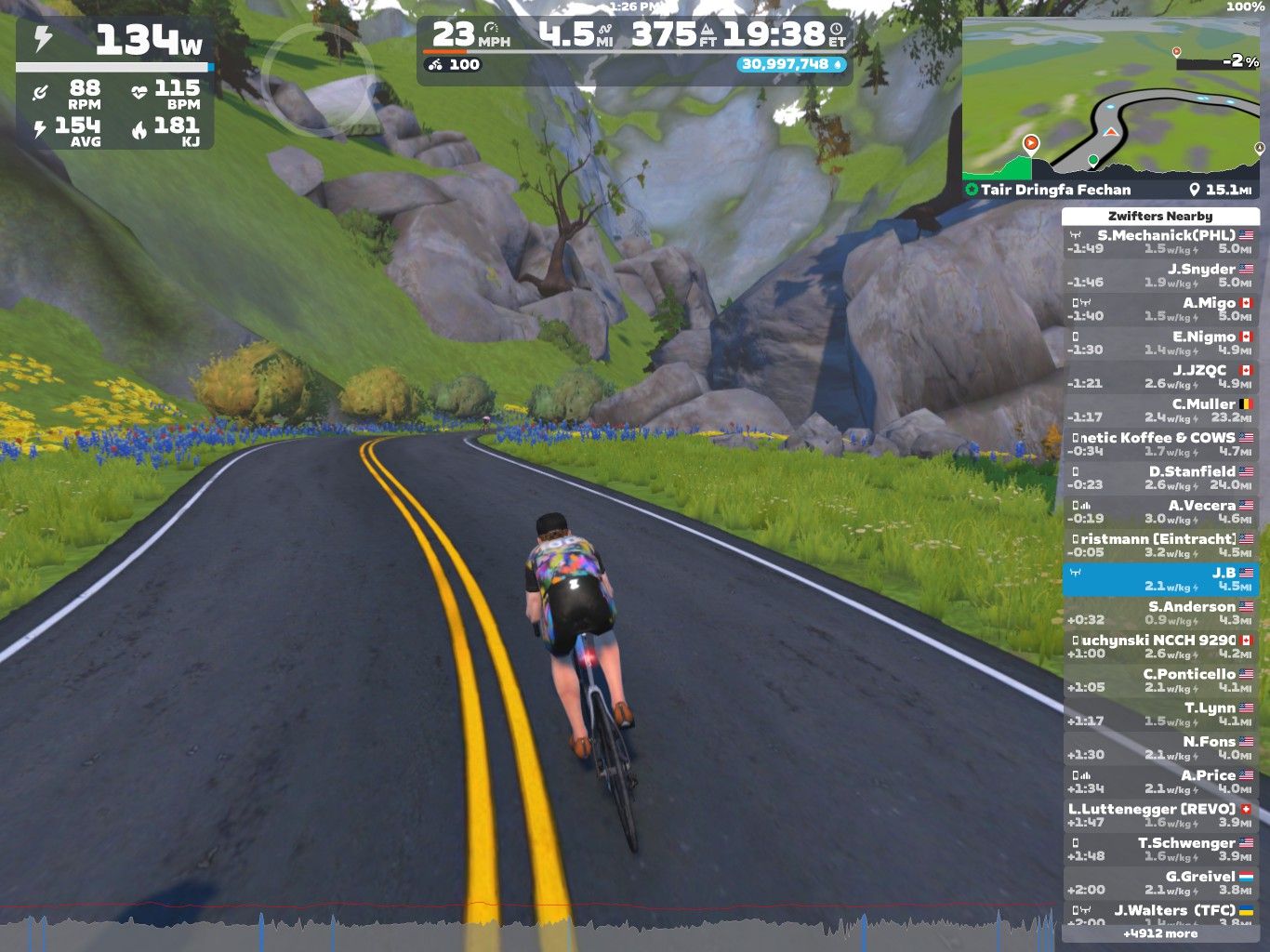Select T.Schwenger in nearby riders
The image size is (1270, 952).
tap(1160, 850)
